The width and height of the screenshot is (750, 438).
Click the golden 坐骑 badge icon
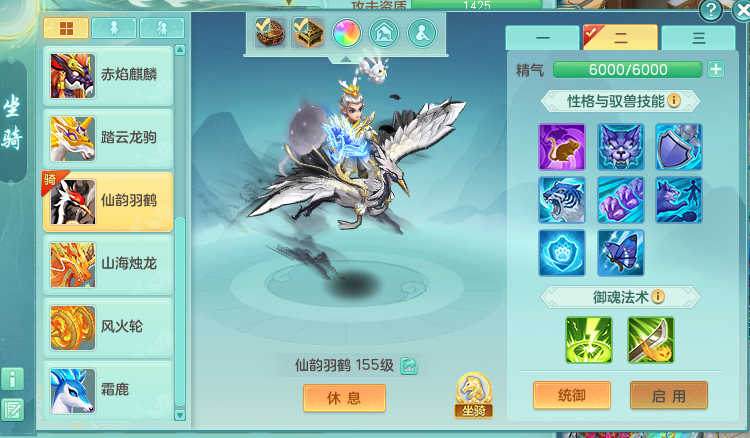pyautogui.click(x=473, y=394)
